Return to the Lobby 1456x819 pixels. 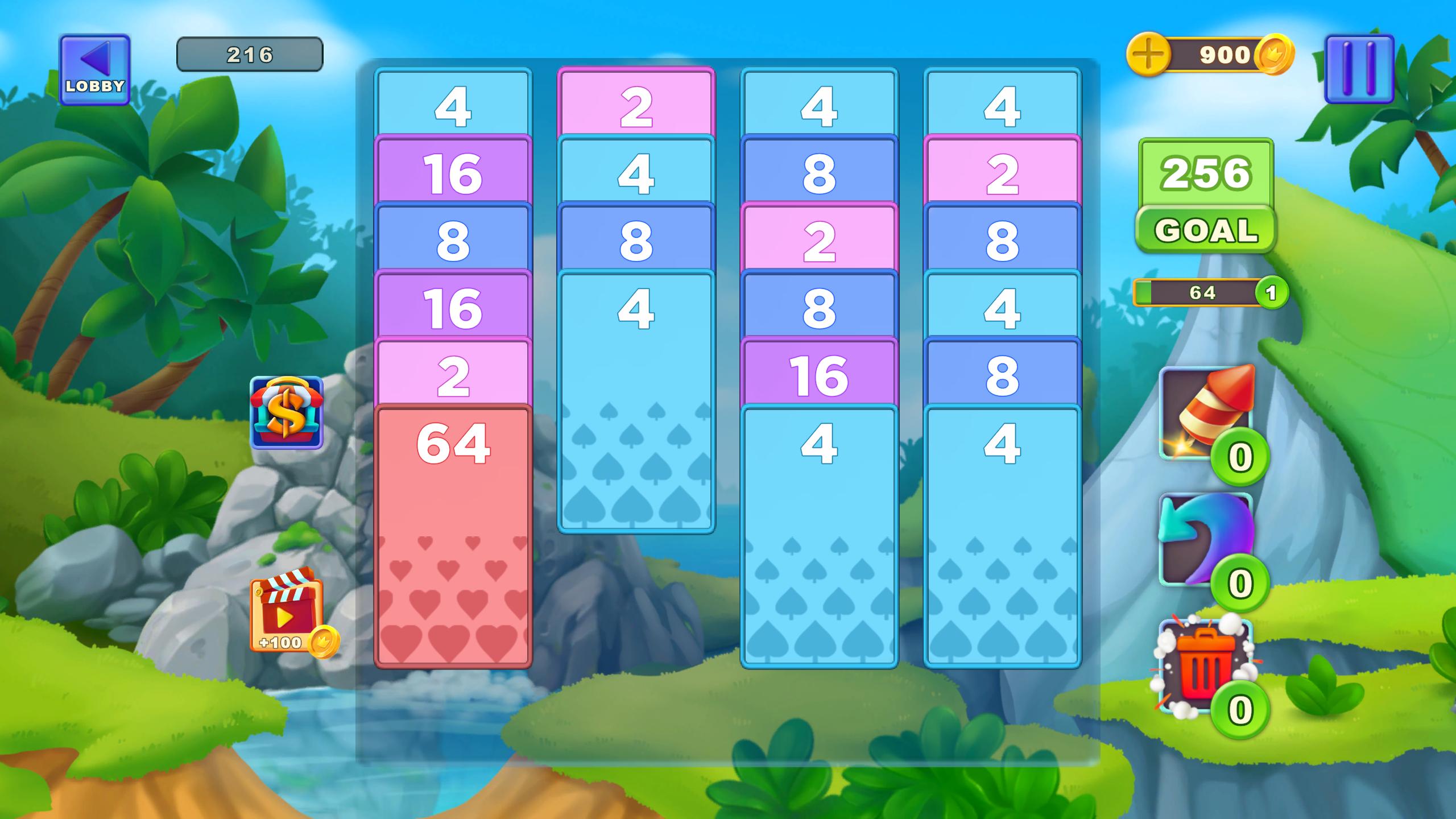pyautogui.click(x=95, y=68)
